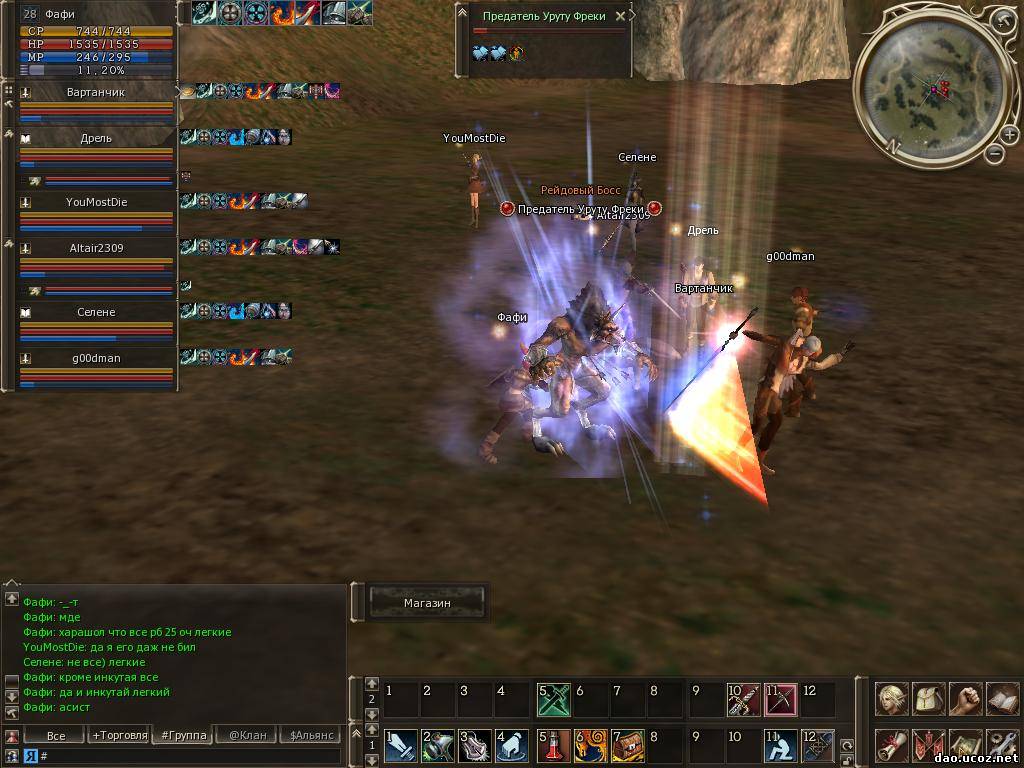Viewport: 1024px width, 768px height.
Task: Use the treasure chest hotbar item
Action: (626, 746)
